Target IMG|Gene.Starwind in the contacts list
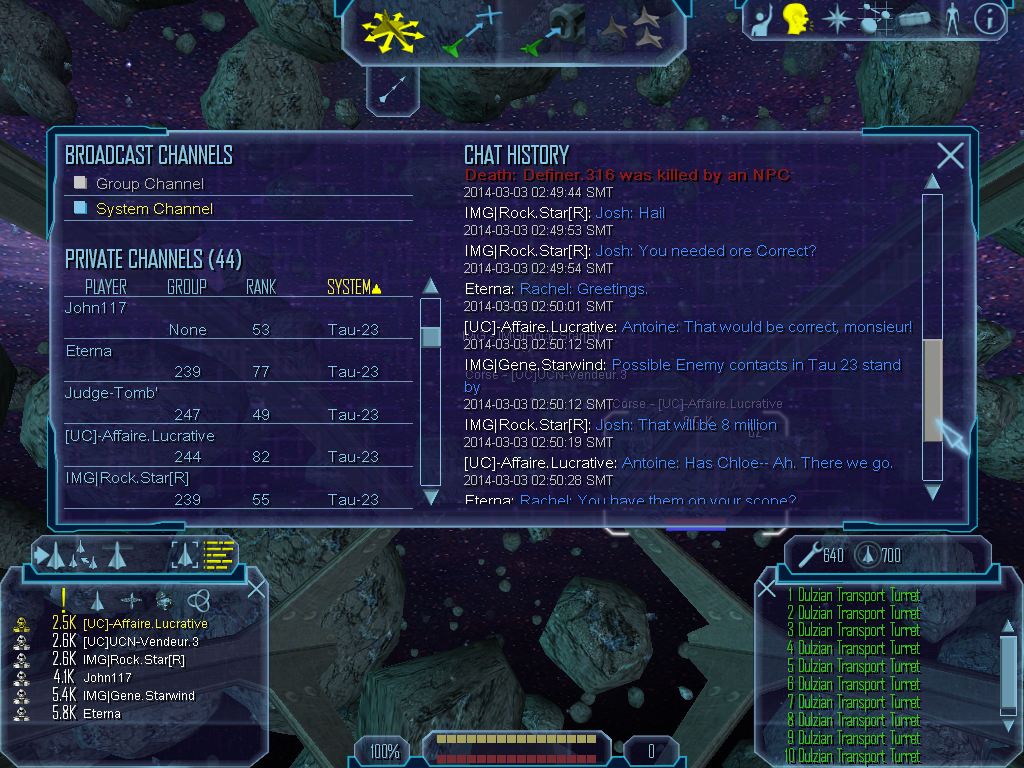This screenshot has height=768, width=1024. tap(139, 695)
